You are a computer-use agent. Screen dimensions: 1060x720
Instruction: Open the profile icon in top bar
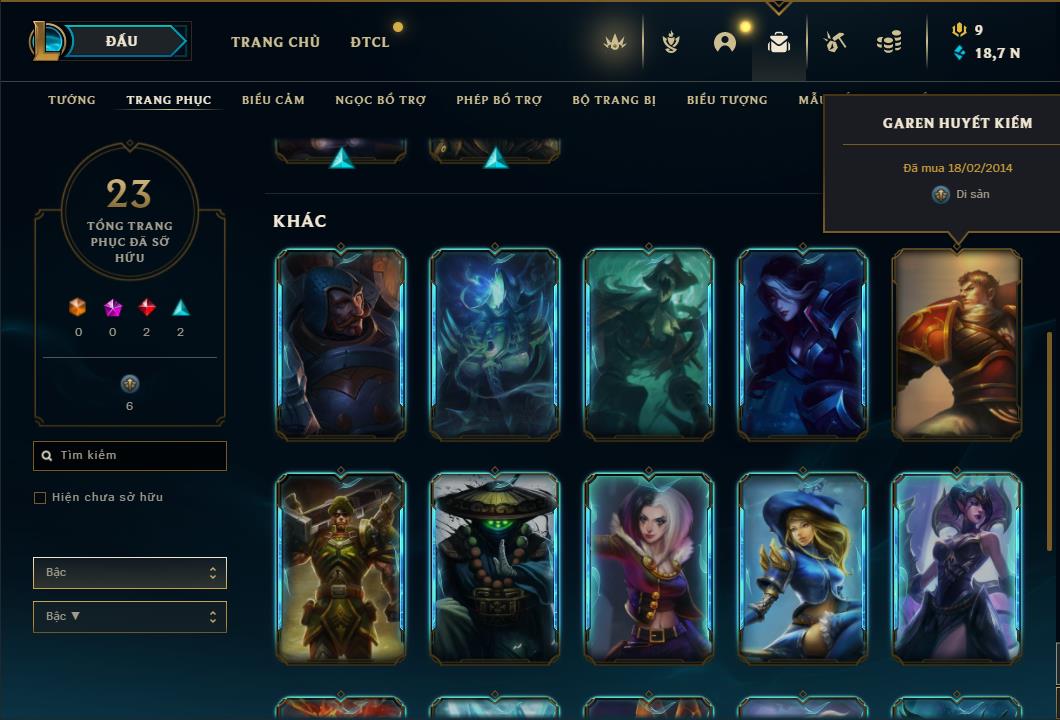pyautogui.click(x=725, y=42)
